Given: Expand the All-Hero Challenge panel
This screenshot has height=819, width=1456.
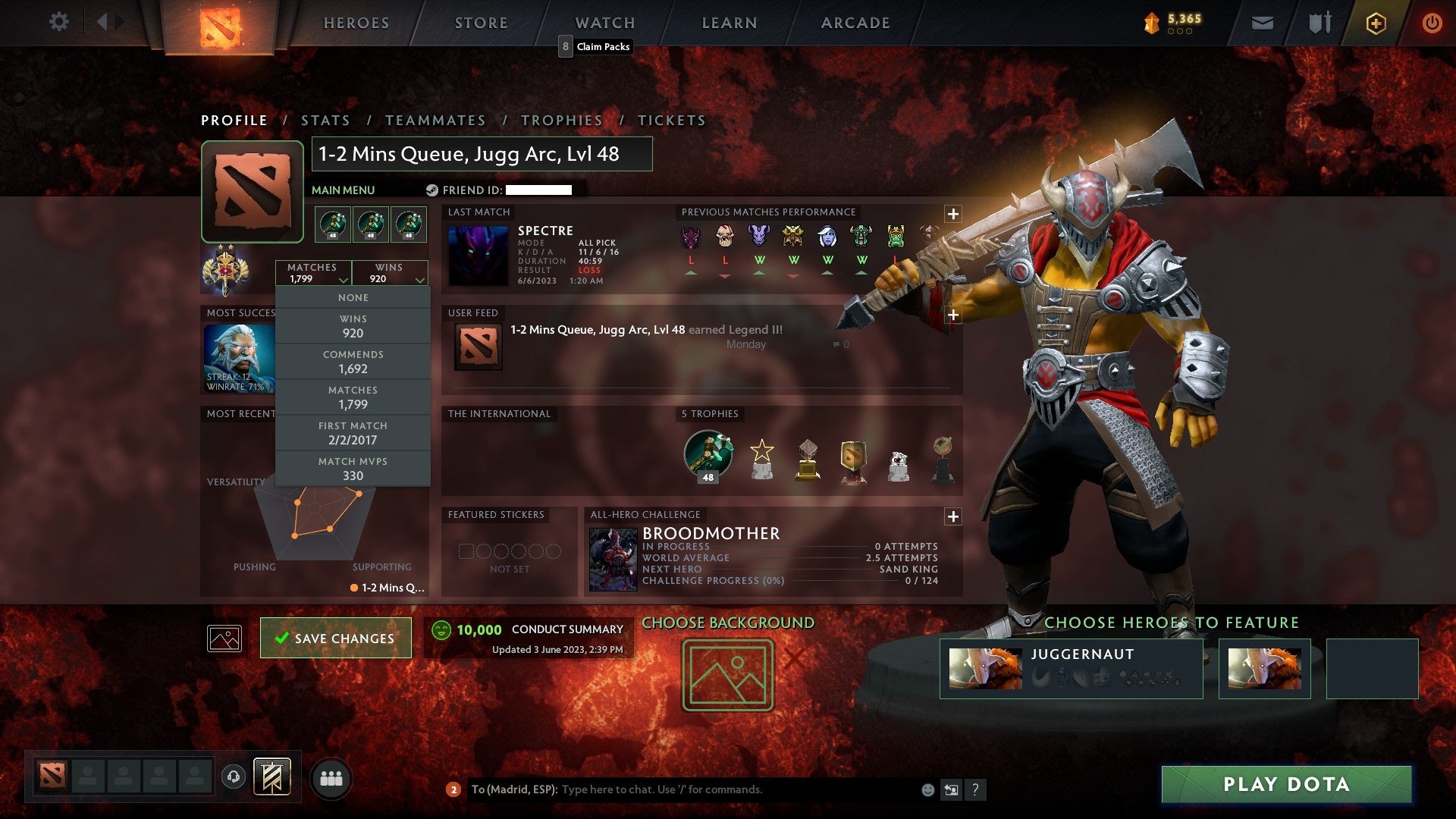Looking at the screenshot, I should pyautogui.click(x=953, y=517).
